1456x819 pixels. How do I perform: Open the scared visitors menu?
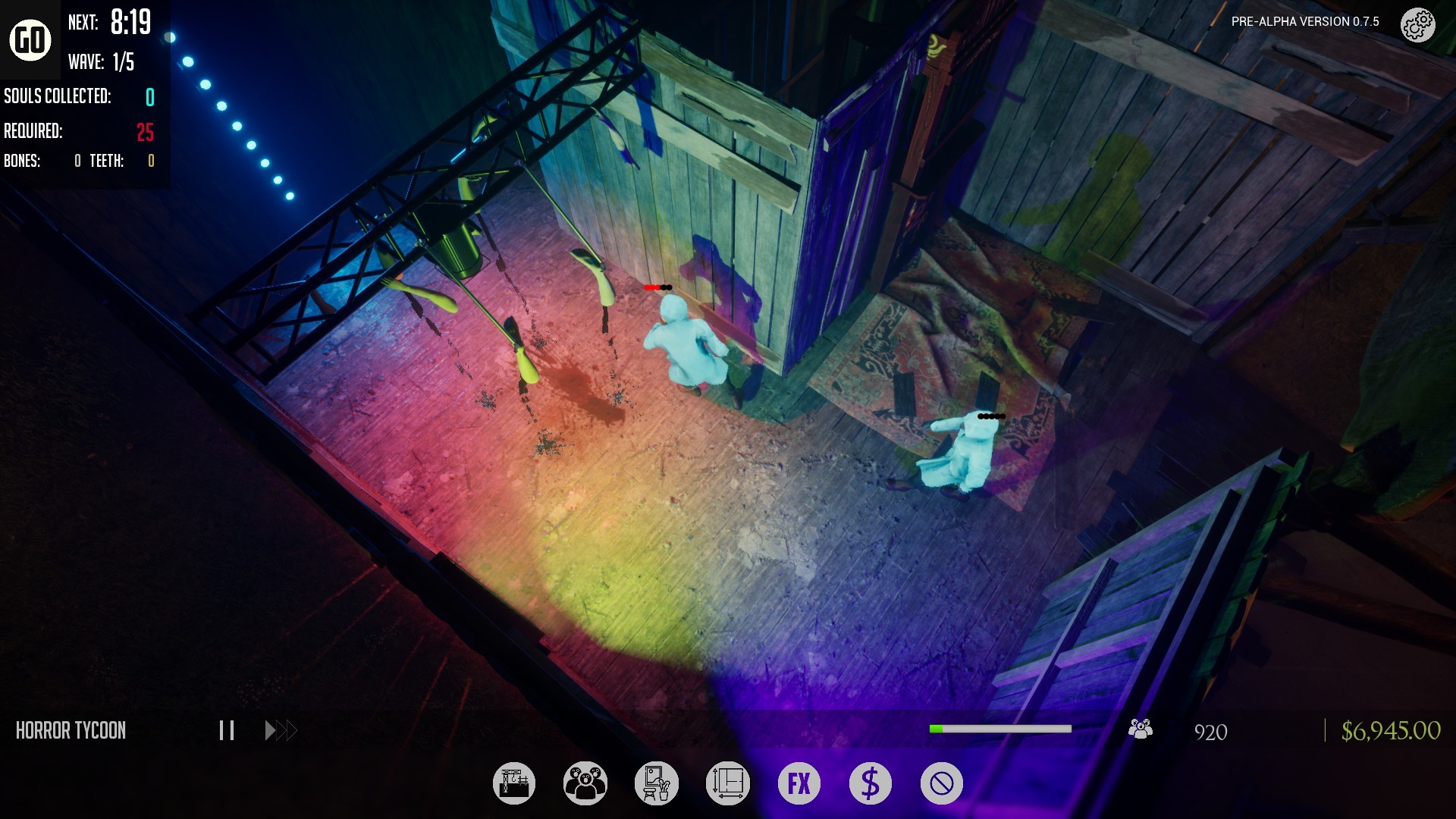point(585,783)
